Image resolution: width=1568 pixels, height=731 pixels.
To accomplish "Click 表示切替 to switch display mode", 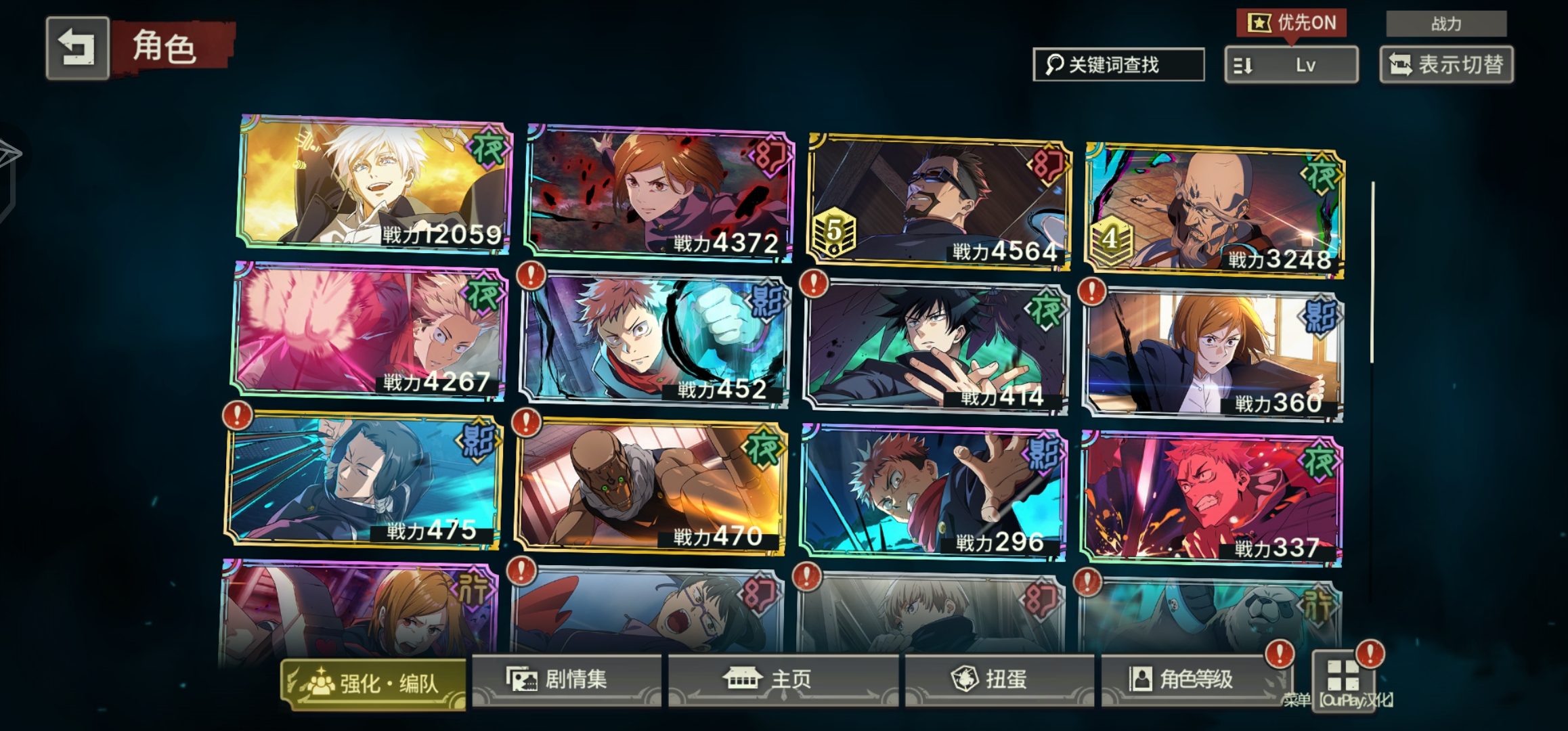I will click(x=1446, y=66).
